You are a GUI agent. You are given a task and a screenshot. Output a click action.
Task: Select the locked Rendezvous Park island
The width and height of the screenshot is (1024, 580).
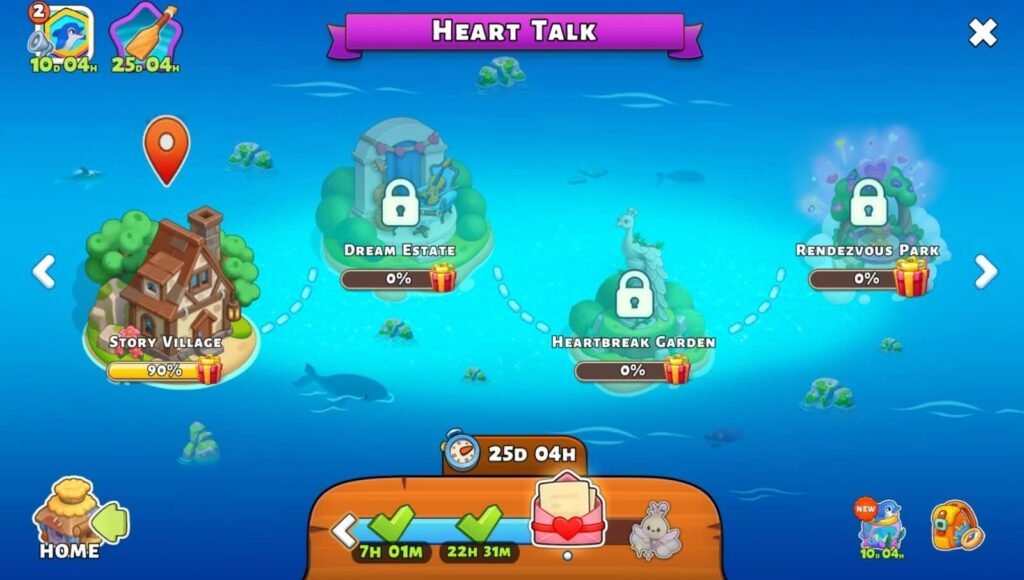pos(868,202)
